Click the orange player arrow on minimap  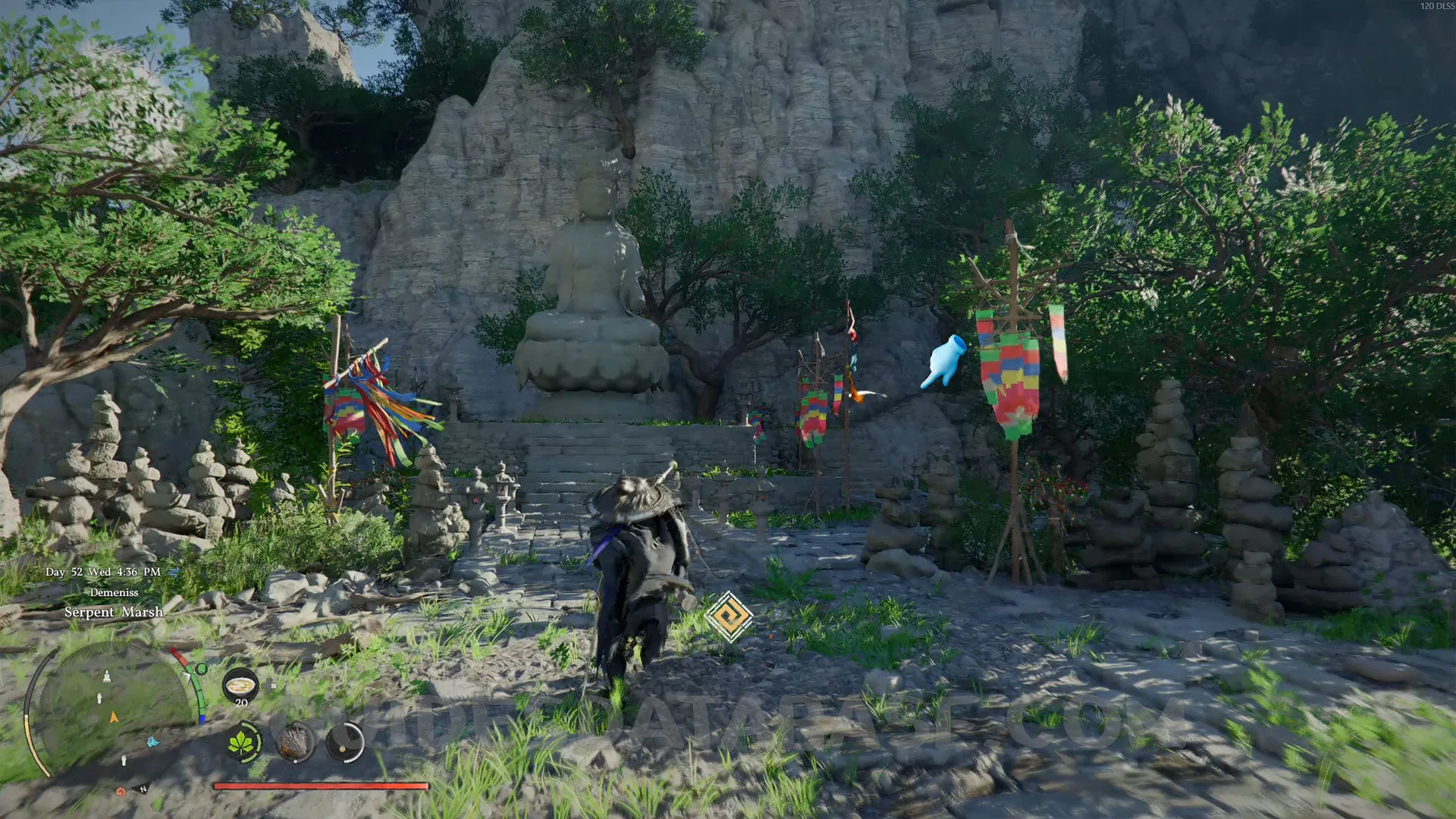coord(114,717)
